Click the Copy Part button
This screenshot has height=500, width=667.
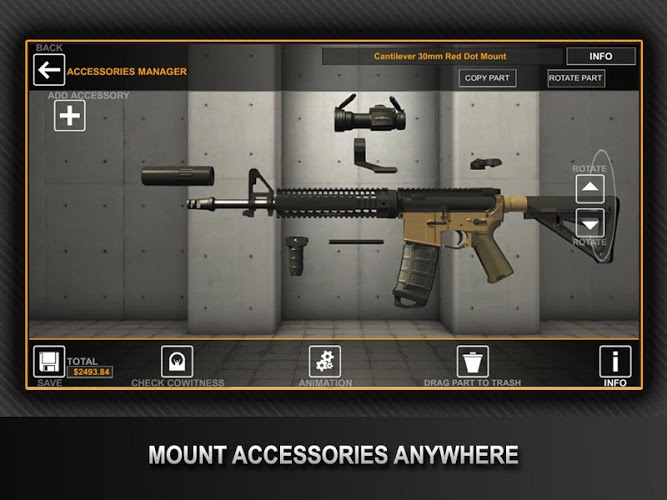487,78
